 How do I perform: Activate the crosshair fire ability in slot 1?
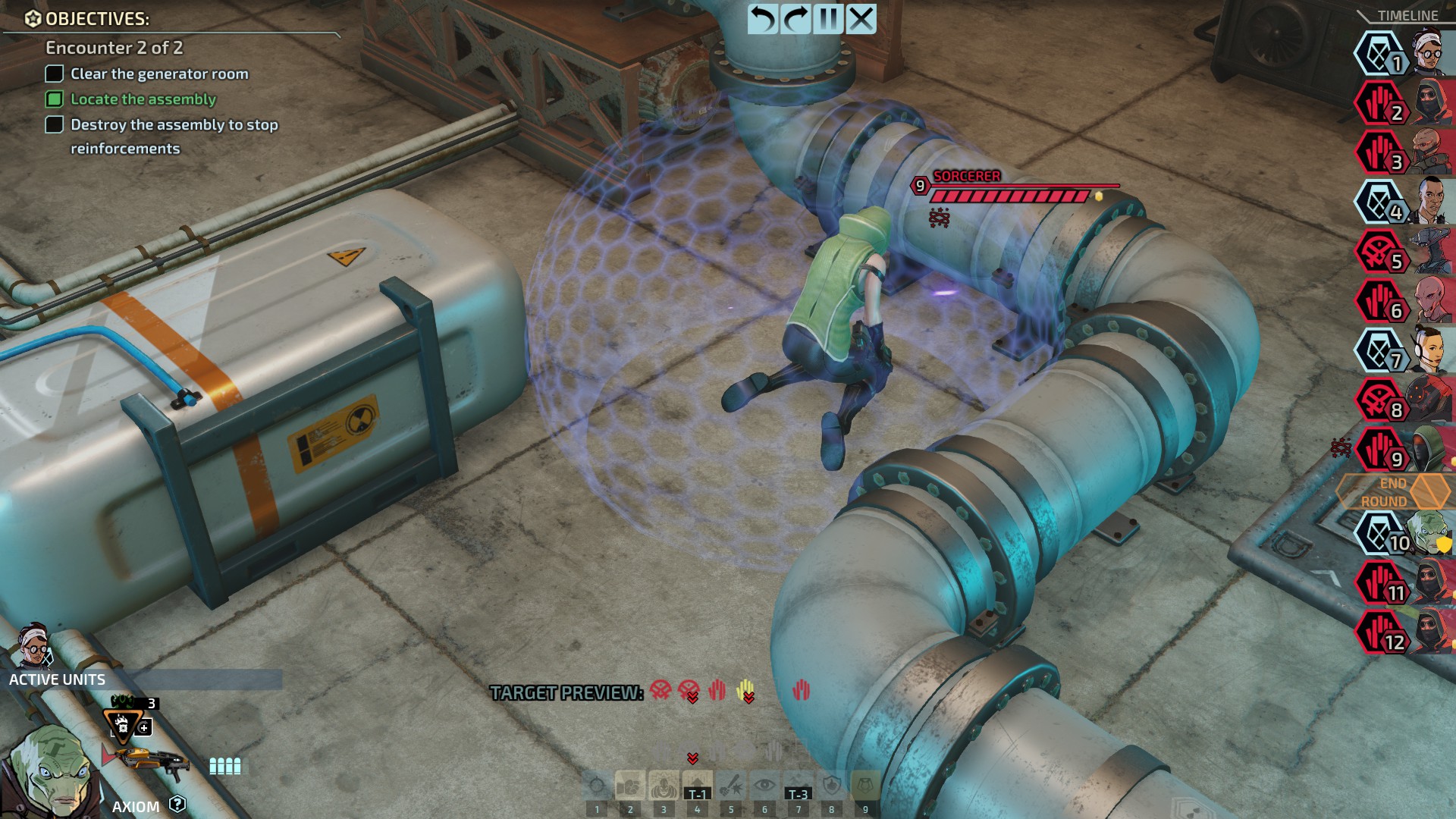(597, 786)
